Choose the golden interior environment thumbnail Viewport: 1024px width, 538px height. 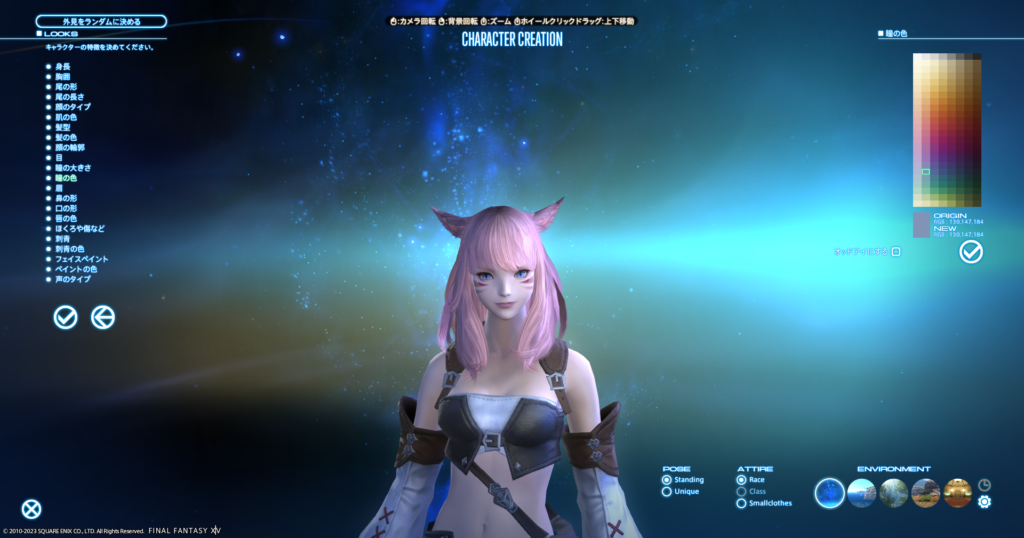(957, 492)
